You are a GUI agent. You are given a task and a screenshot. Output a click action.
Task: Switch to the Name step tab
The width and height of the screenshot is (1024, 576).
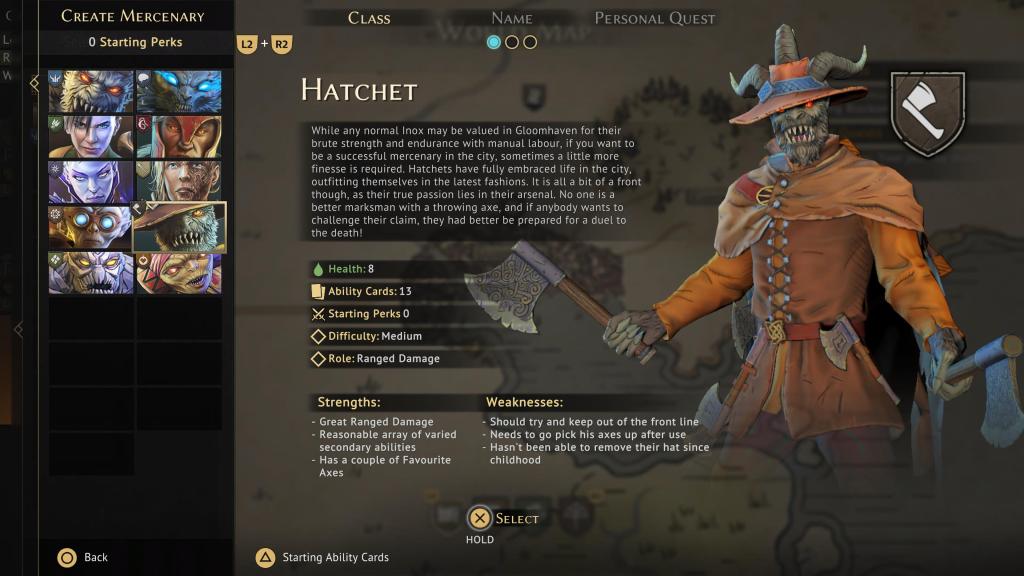click(511, 18)
